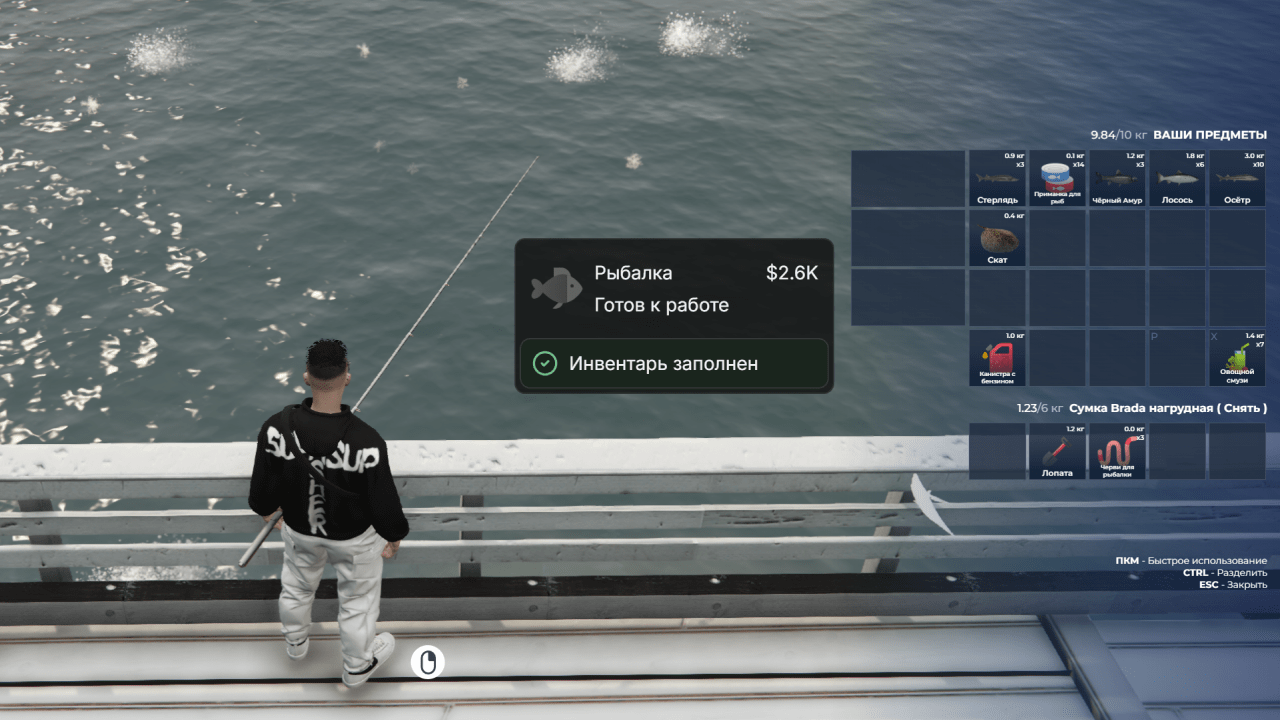Select the Лосось salmon slot
The image size is (1280, 720).
[x=1177, y=178]
